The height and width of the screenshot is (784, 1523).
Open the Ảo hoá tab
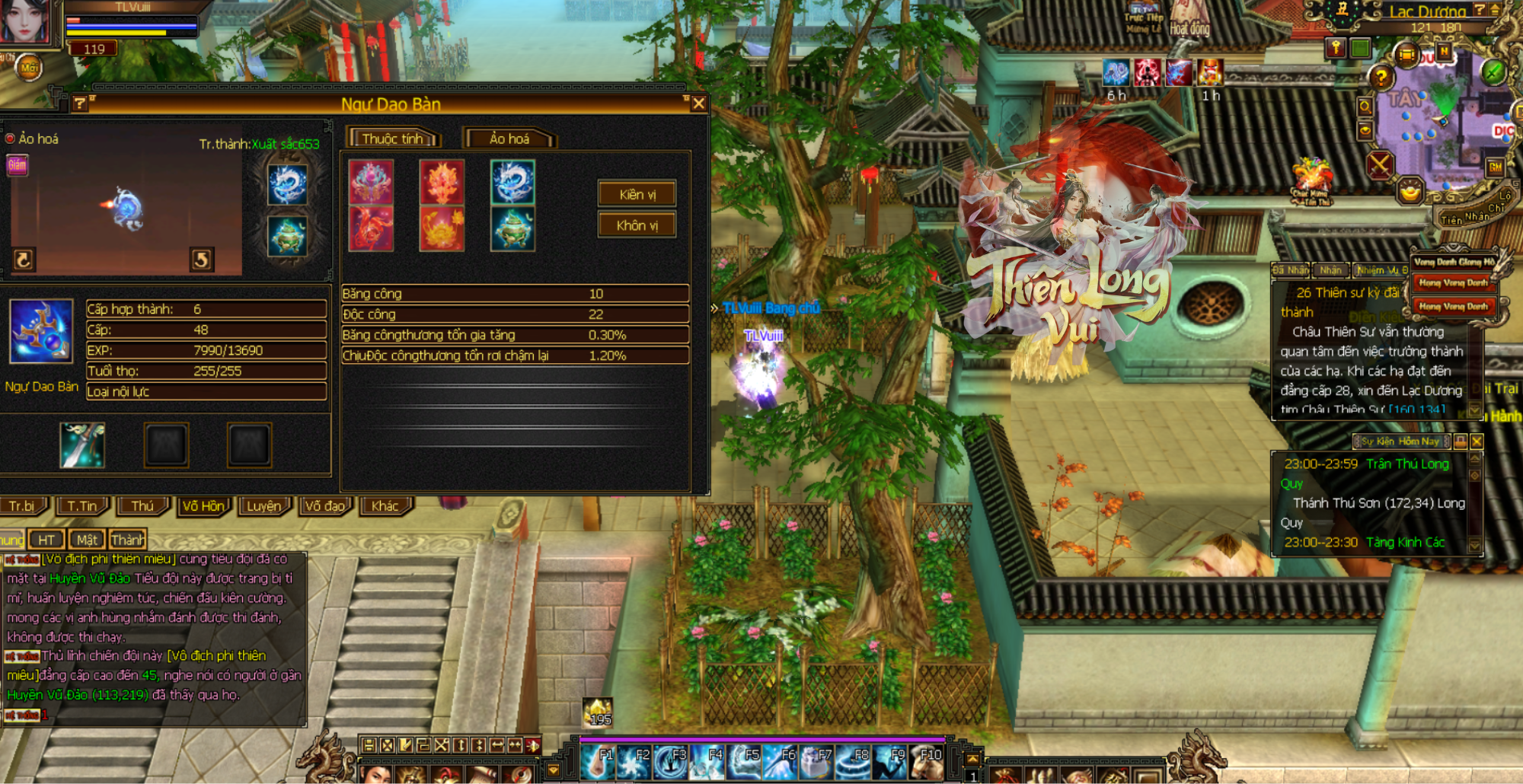click(509, 139)
